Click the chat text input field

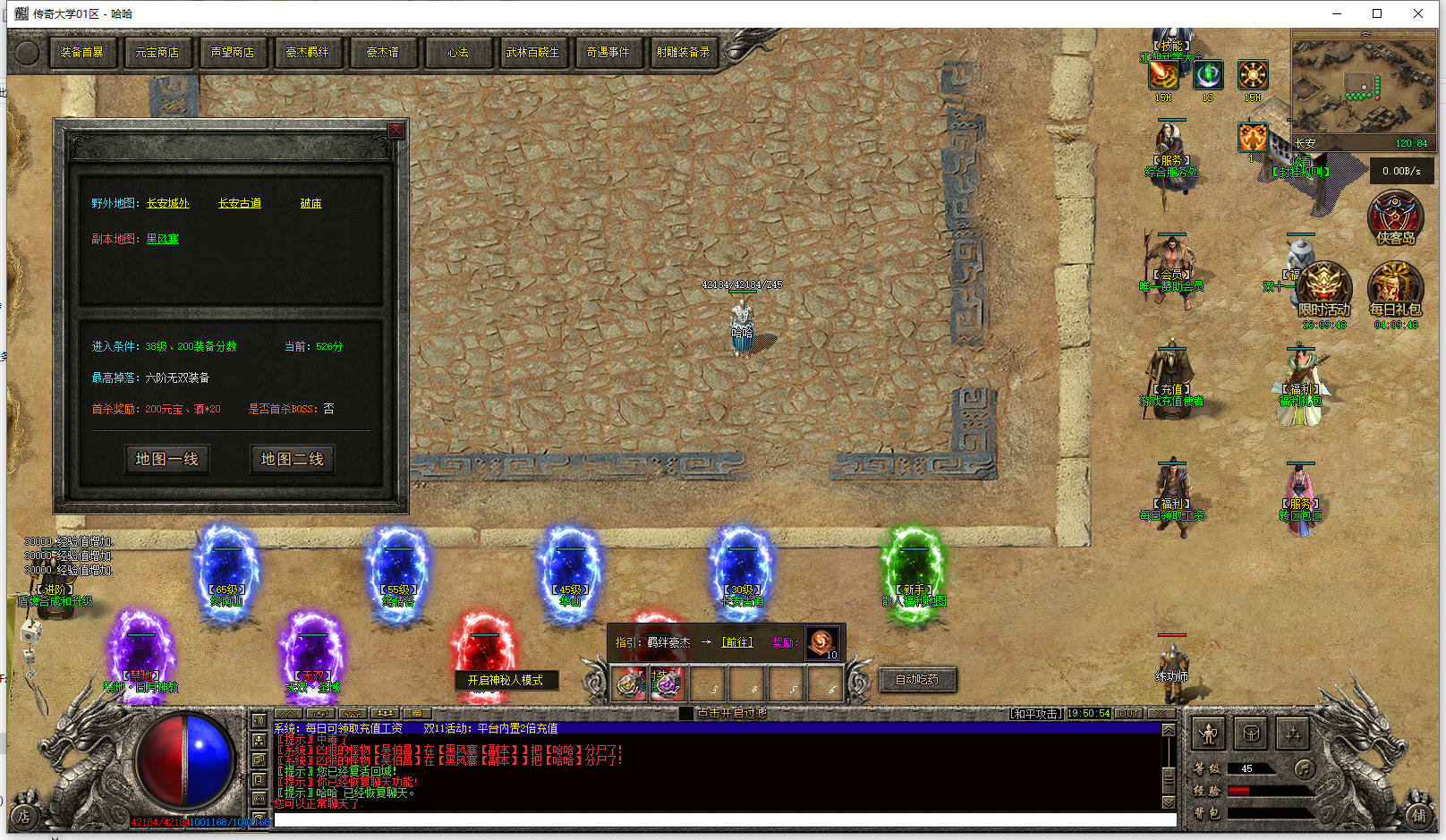pos(725,819)
